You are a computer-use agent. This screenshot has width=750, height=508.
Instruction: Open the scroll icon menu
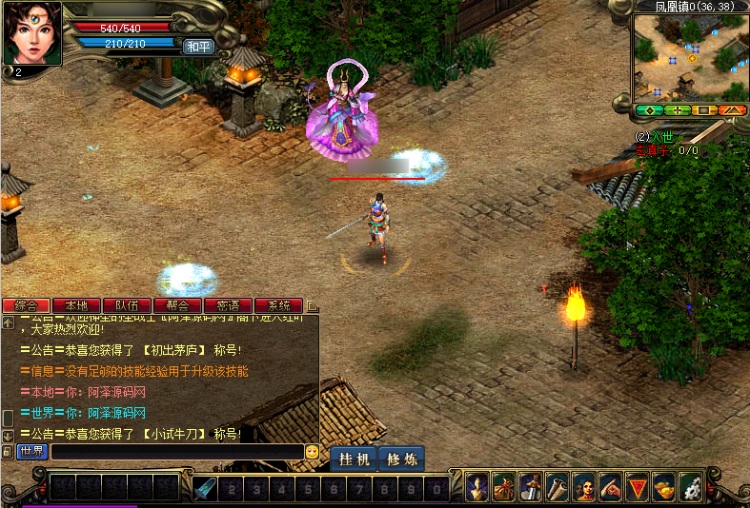(557, 487)
